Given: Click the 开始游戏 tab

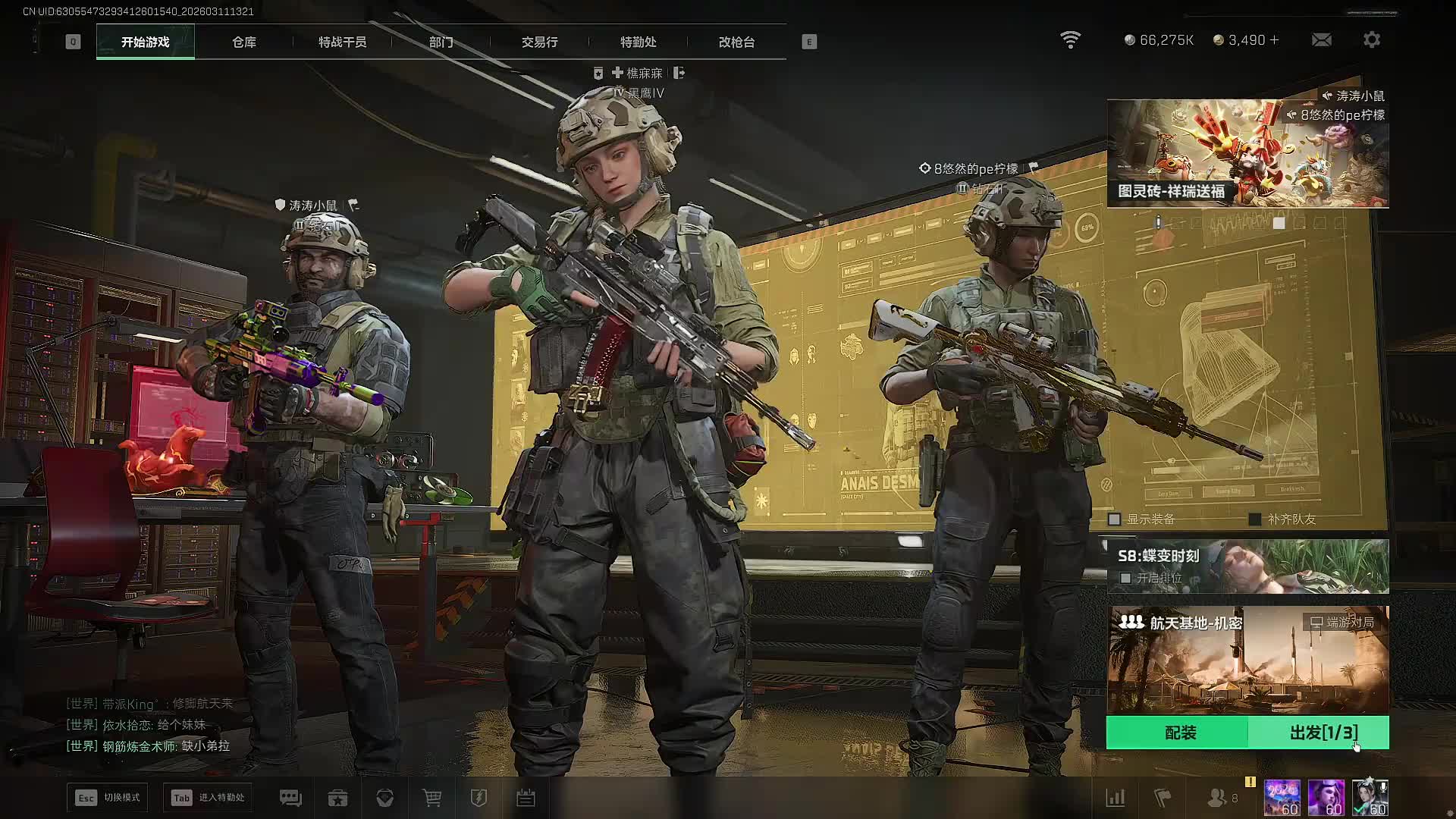Looking at the screenshot, I should click(x=145, y=42).
